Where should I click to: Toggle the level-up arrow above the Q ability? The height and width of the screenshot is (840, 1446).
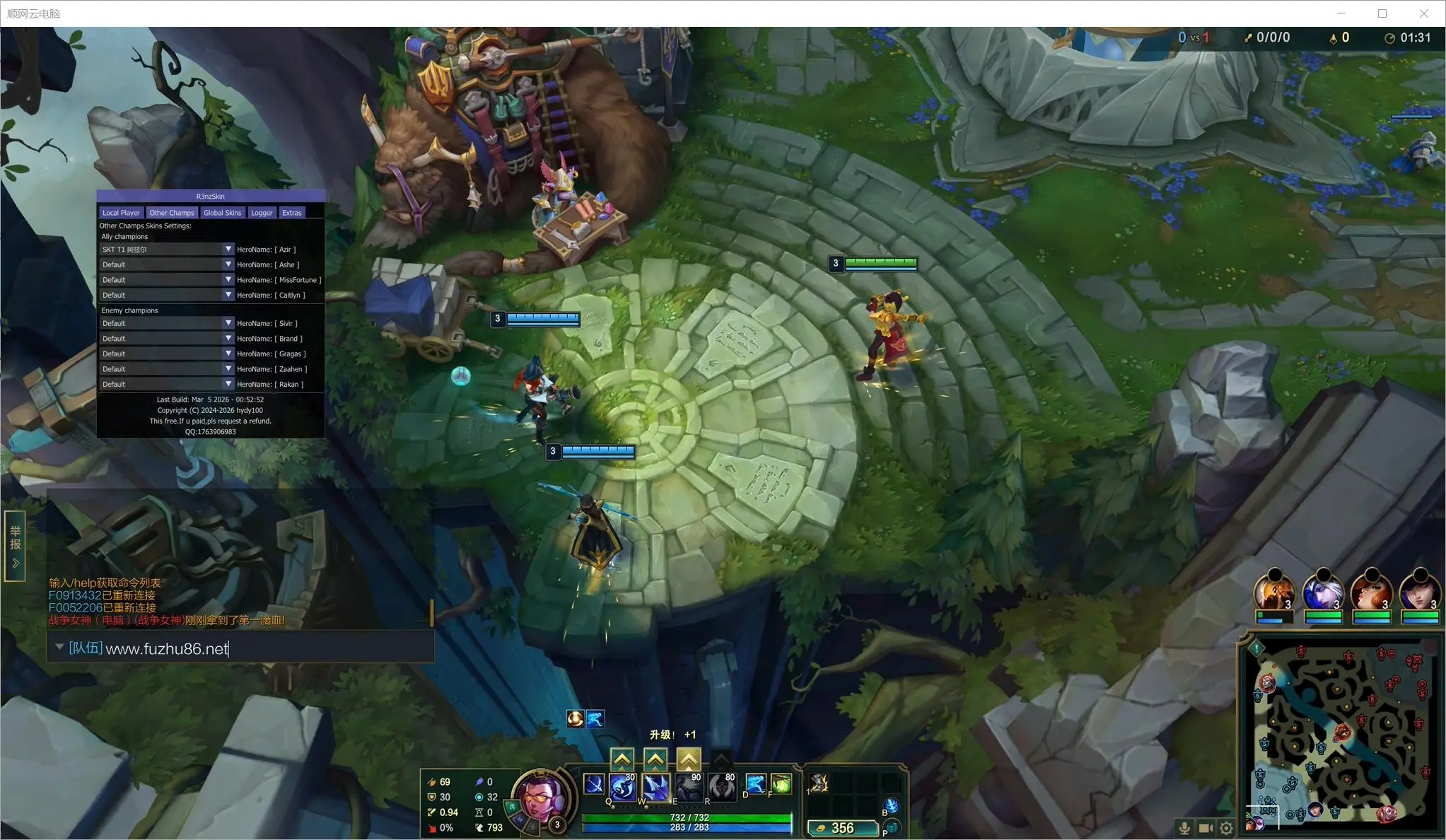(x=622, y=758)
